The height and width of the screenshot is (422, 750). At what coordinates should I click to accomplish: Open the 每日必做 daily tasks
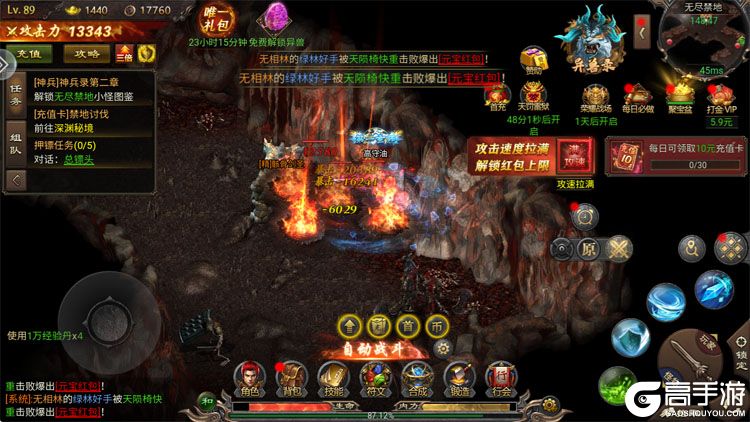[639, 97]
